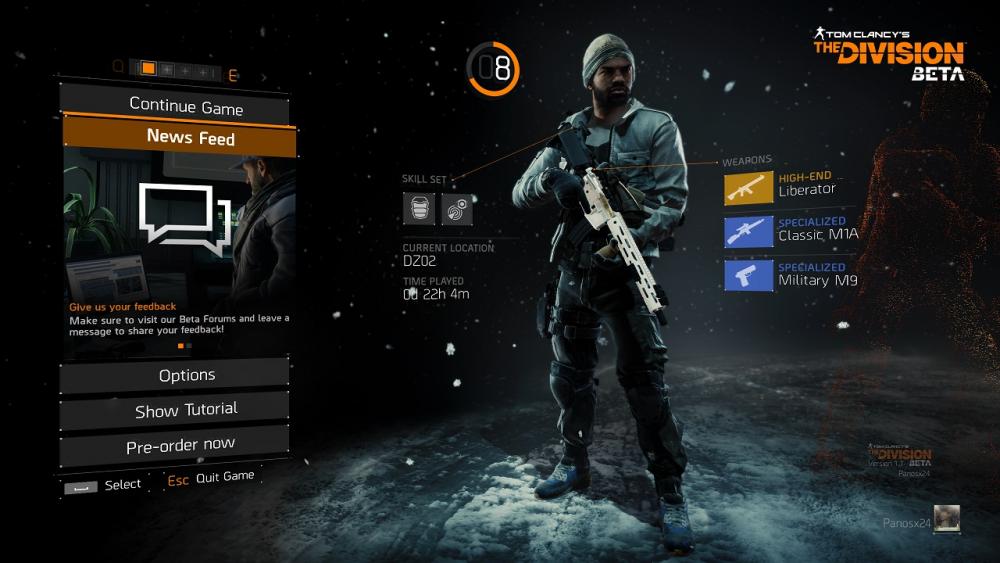Screen dimensions: 1000x563
Task: Click the second skill set icon
Action: tap(457, 209)
